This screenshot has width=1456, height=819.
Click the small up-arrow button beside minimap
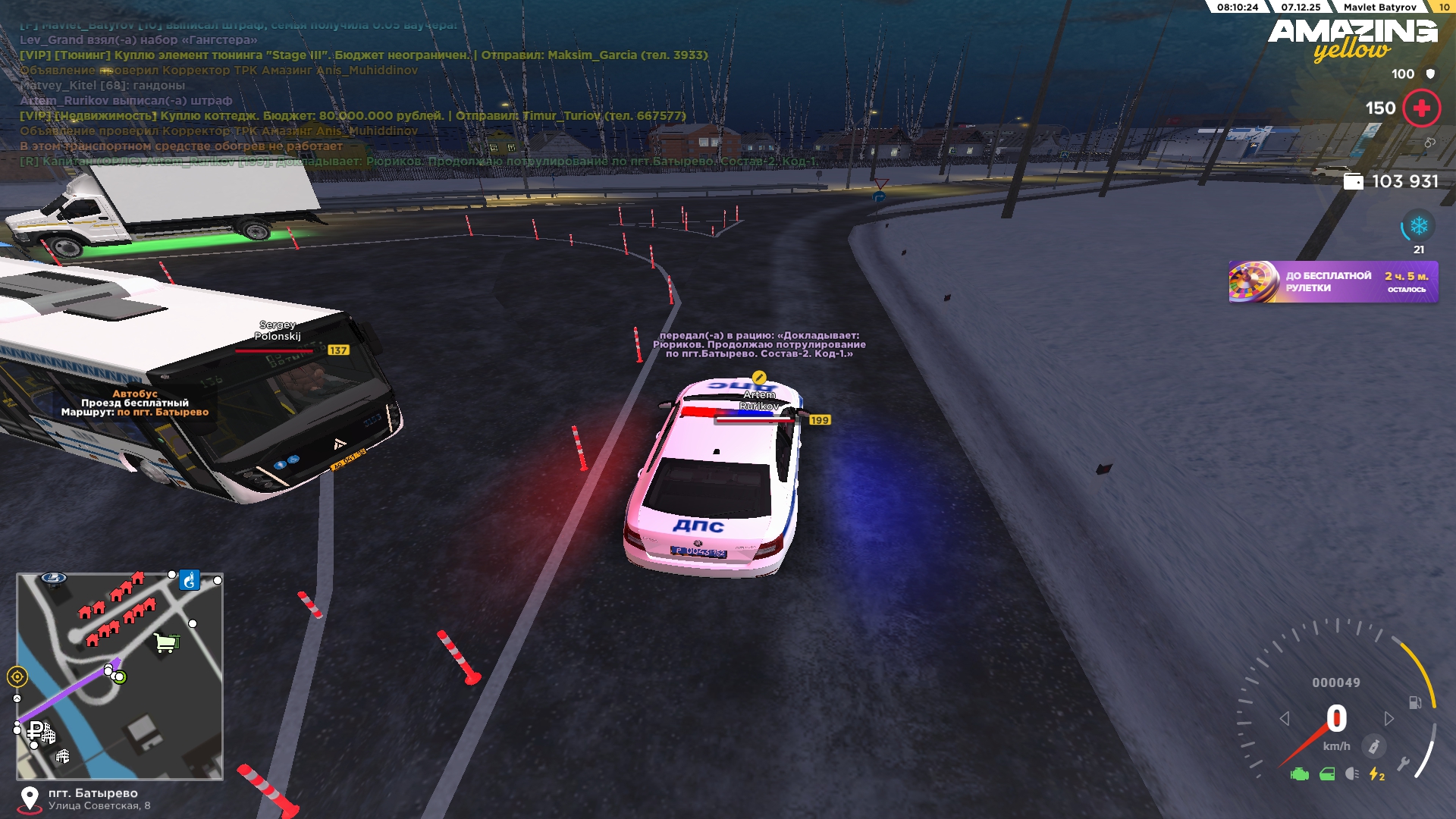[17, 698]
